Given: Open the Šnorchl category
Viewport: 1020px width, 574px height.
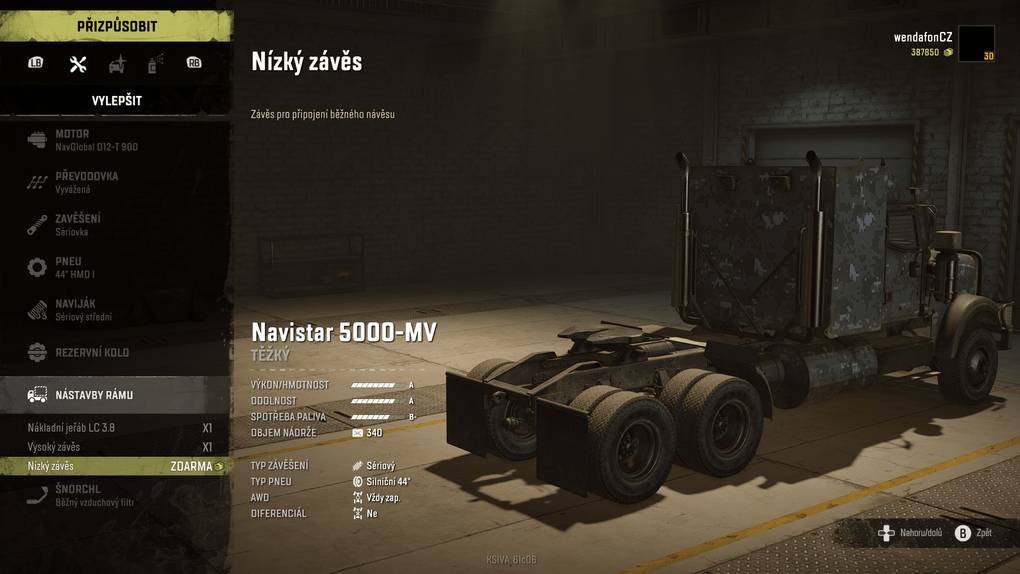Looking at the screenshot, I should click(115, 496).
